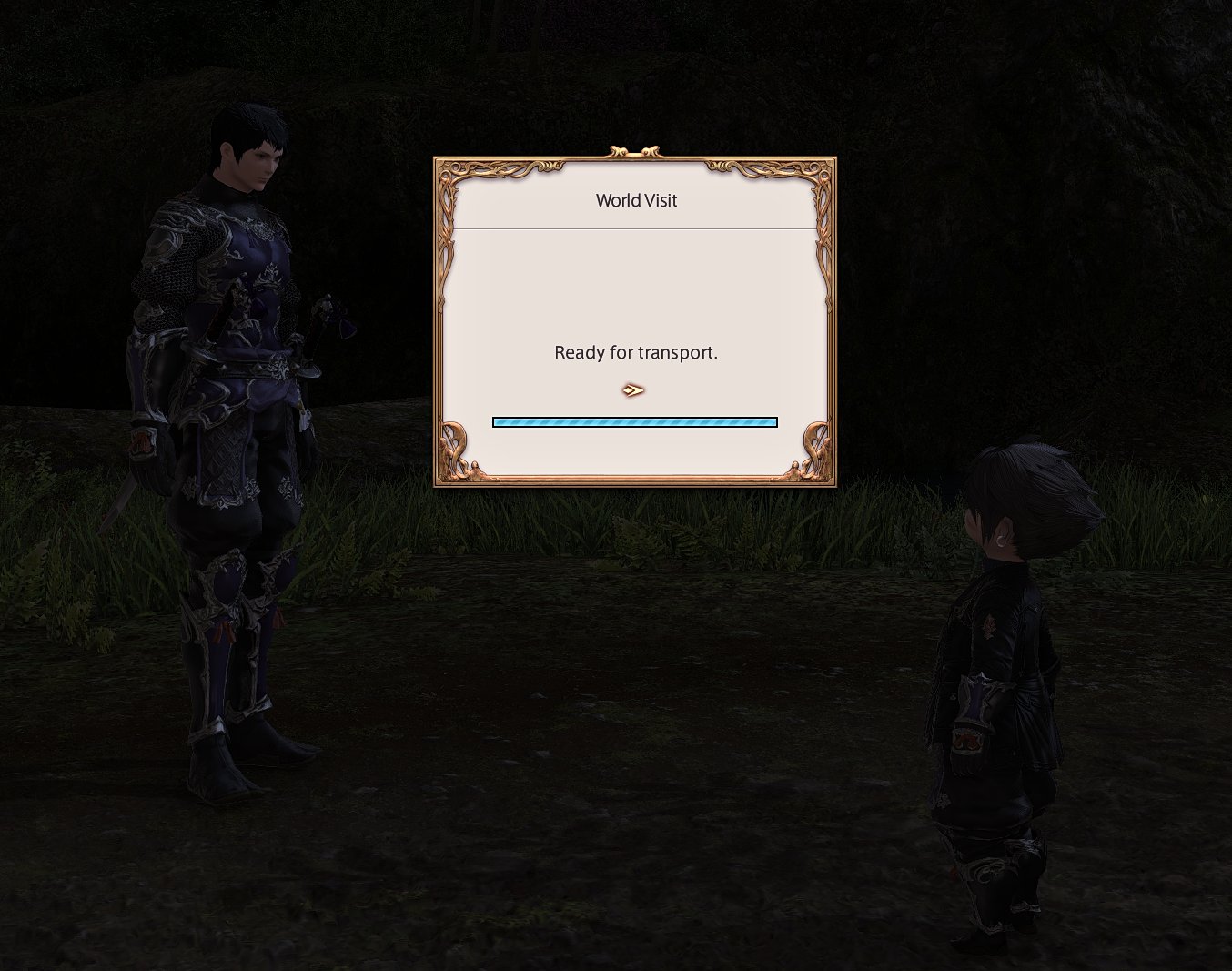The height and width of the screenshot is (971, 1232).
Task: Click inside the World Visit dialog body
Action: (x=635, y=291)
